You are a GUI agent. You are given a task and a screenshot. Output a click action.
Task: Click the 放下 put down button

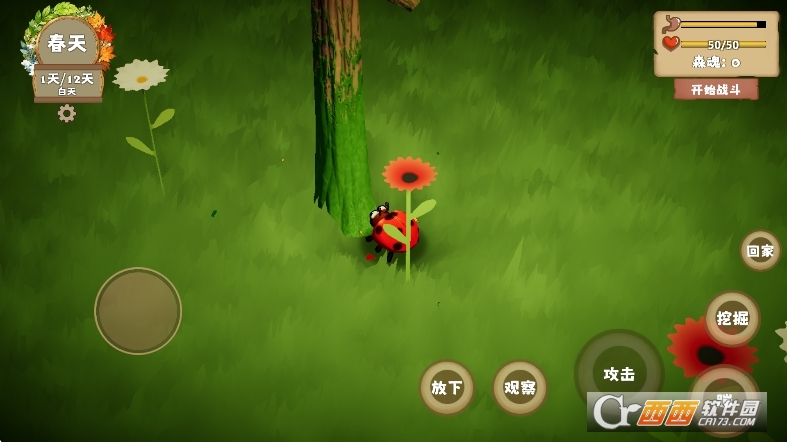[446, 387]
